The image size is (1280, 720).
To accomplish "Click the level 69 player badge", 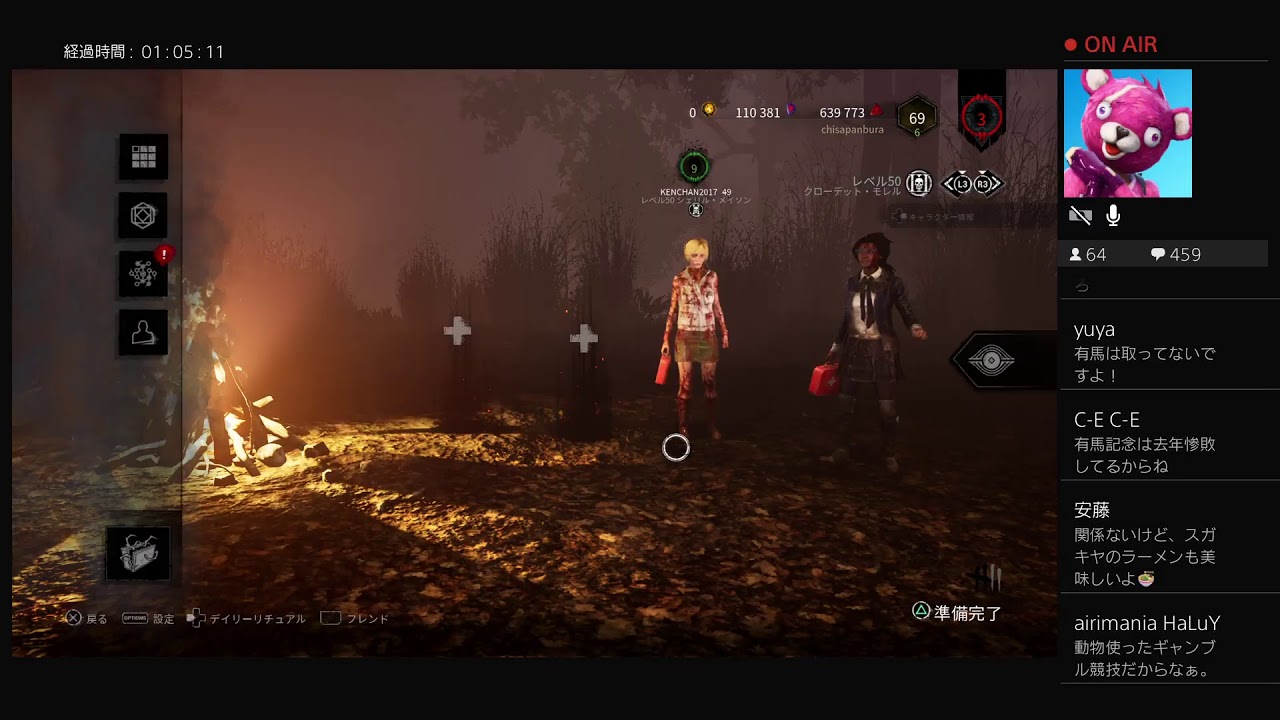I will (916, 120).
